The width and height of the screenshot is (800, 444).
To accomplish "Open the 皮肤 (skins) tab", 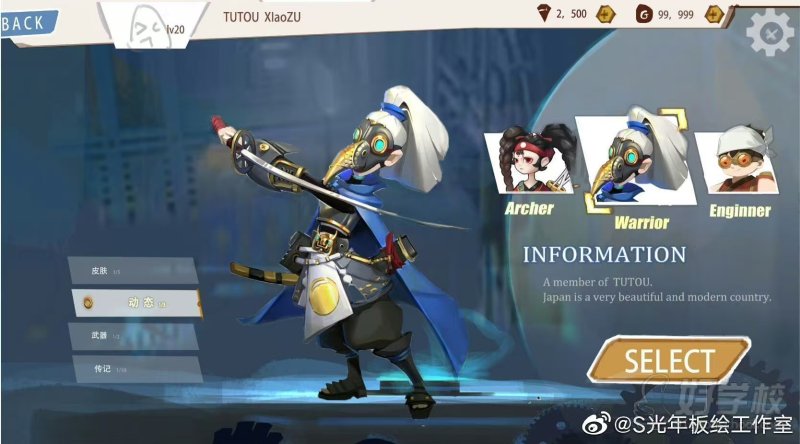I will pyautogui.click(x=133, y=270).
